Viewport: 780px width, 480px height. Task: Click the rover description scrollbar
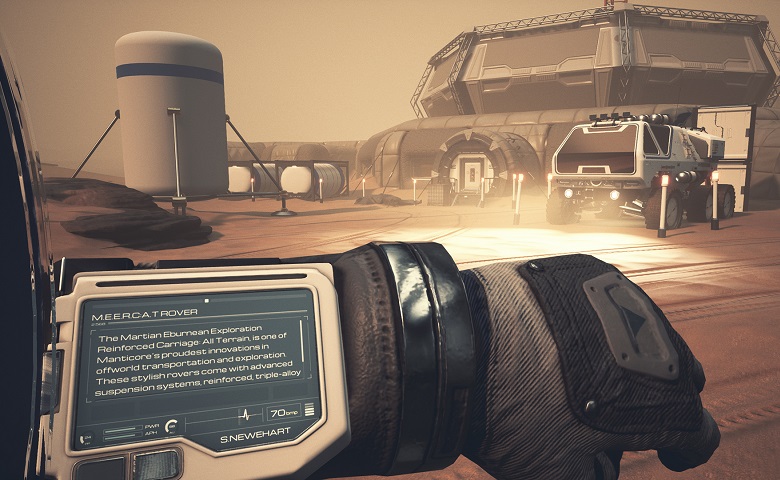click(x=304, y=343)
